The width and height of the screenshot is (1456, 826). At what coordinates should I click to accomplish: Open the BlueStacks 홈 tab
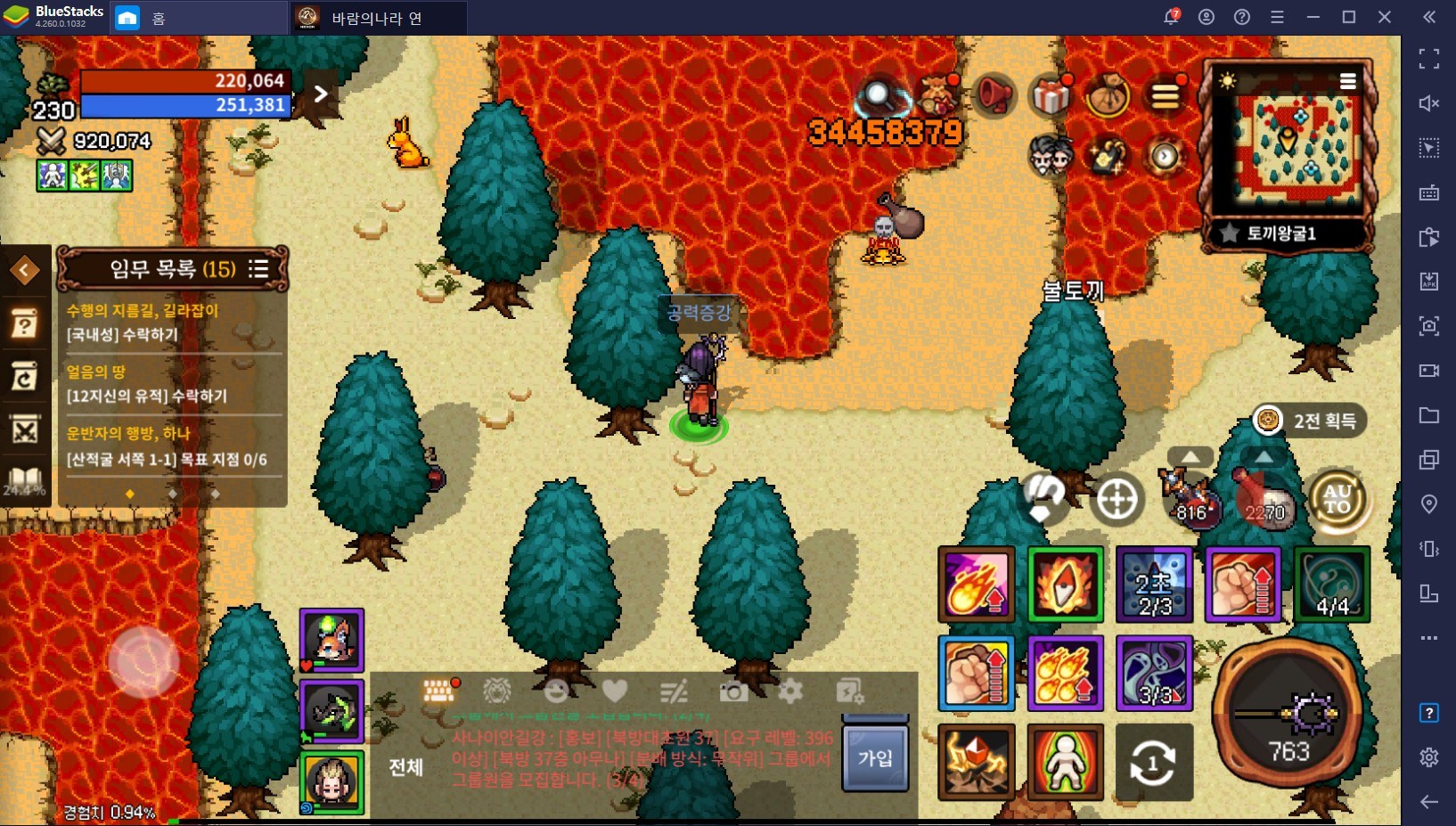[x=143, y=18]
